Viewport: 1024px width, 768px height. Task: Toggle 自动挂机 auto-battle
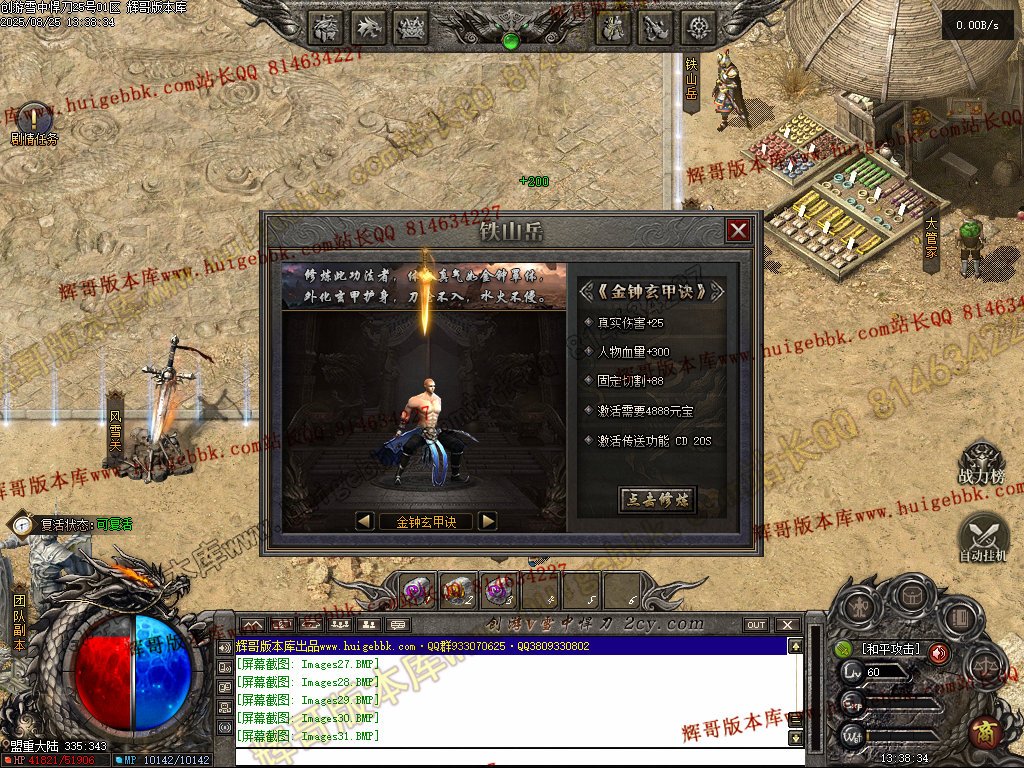pyautogui.click(x=982, y=535)
